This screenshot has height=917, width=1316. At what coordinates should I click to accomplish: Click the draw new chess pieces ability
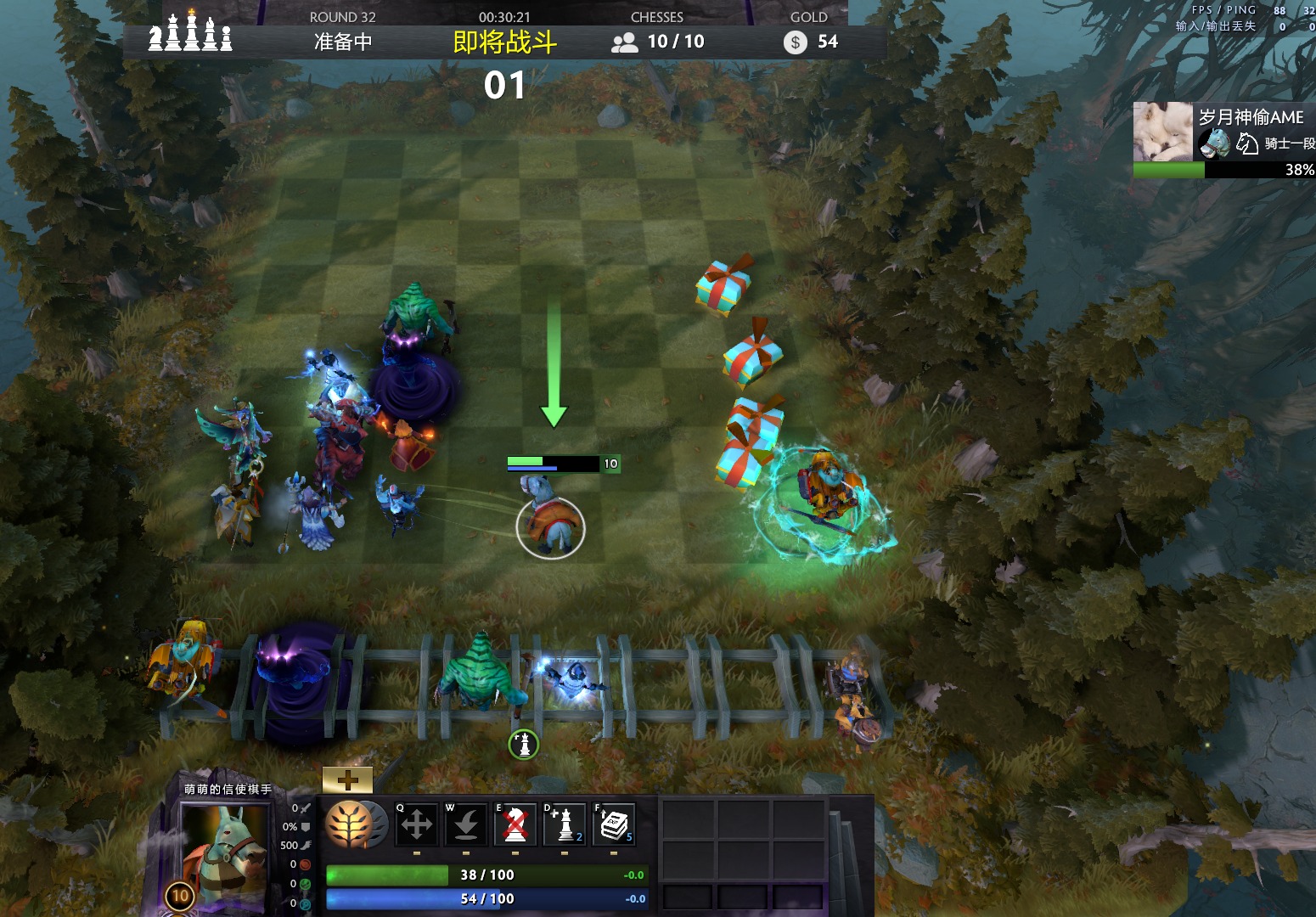[x=565, y=824]
